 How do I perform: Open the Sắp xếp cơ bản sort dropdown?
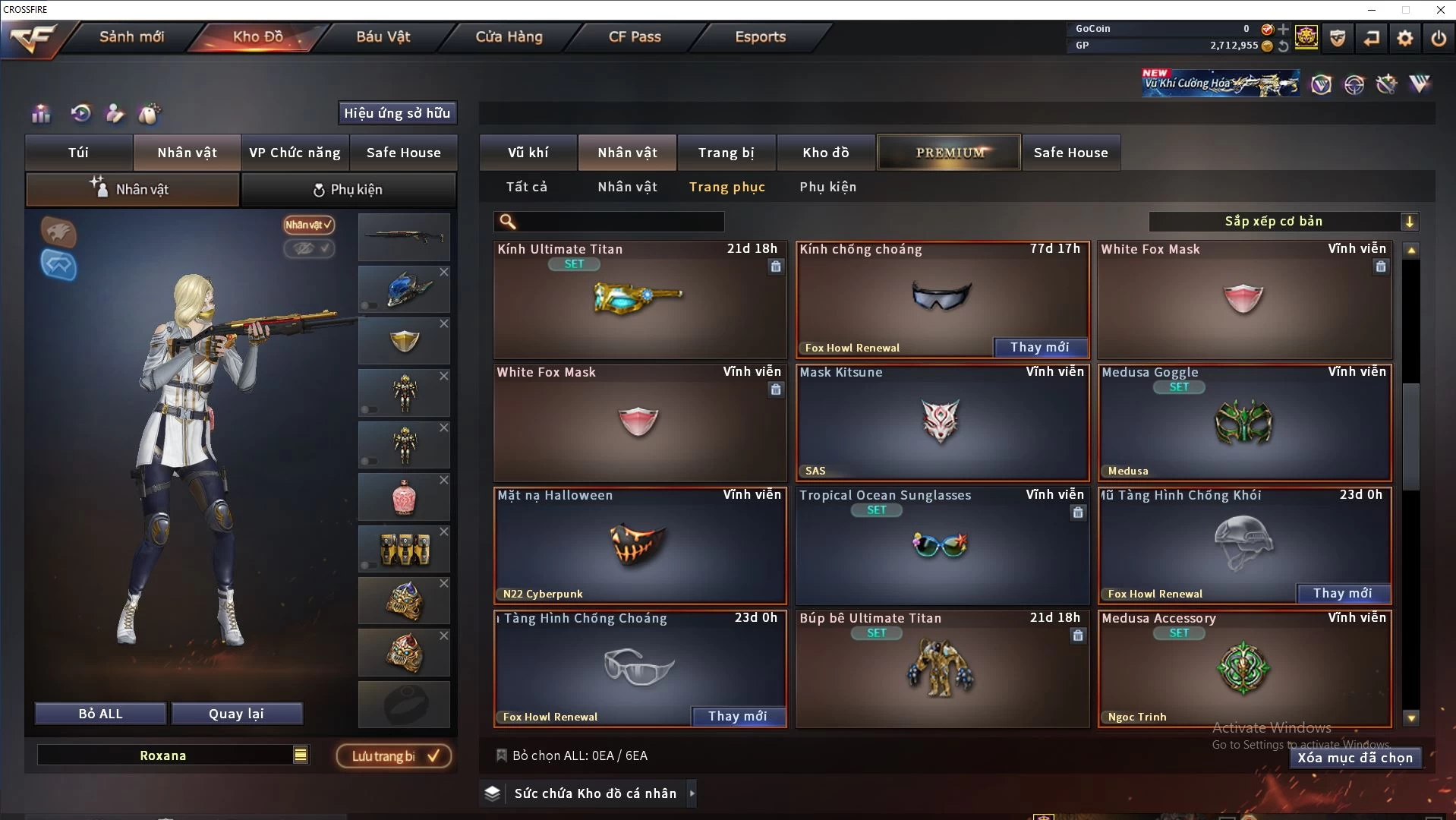coord(1283,222)
